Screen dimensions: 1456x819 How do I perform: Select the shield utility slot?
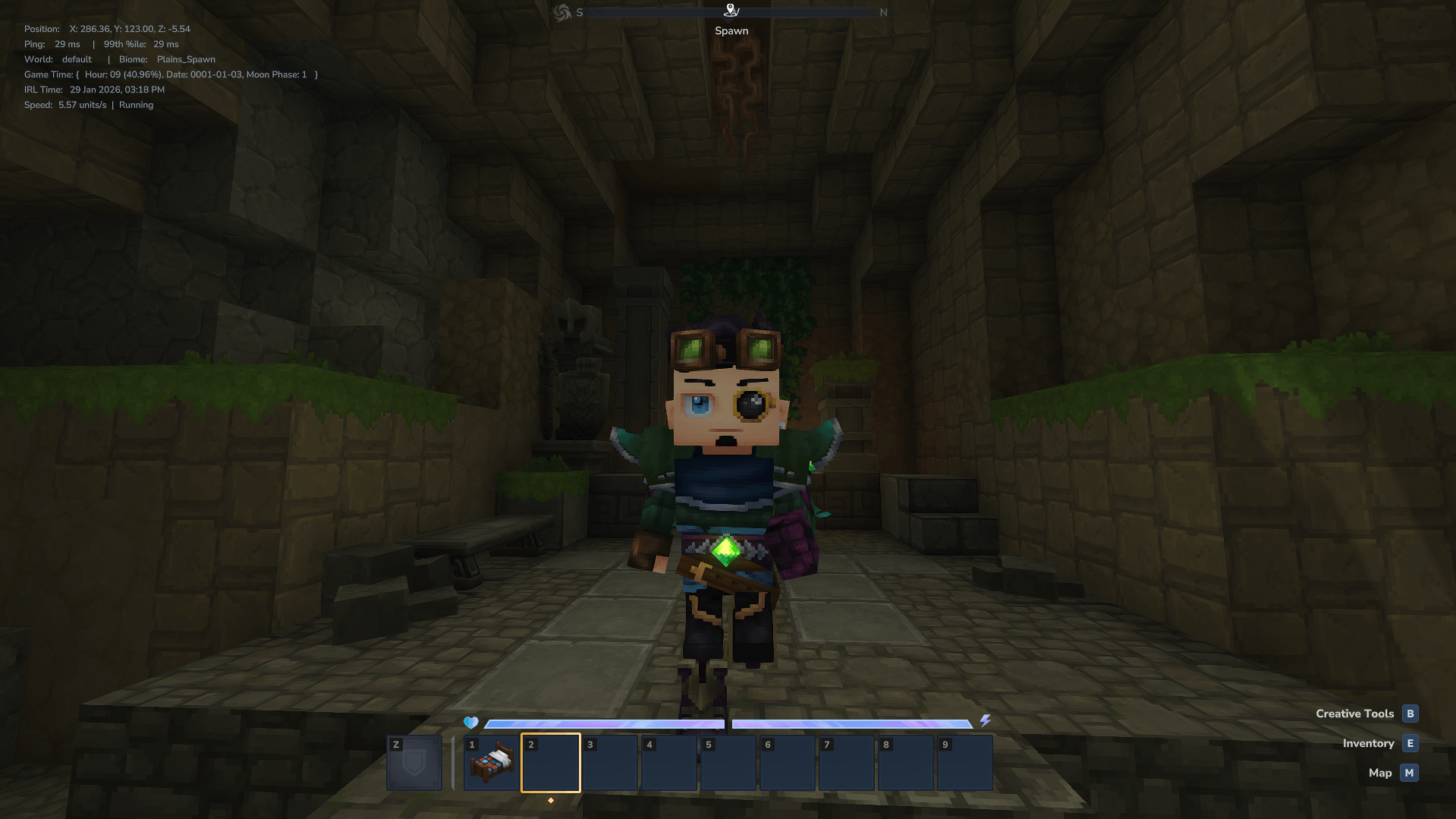[414, 762]
